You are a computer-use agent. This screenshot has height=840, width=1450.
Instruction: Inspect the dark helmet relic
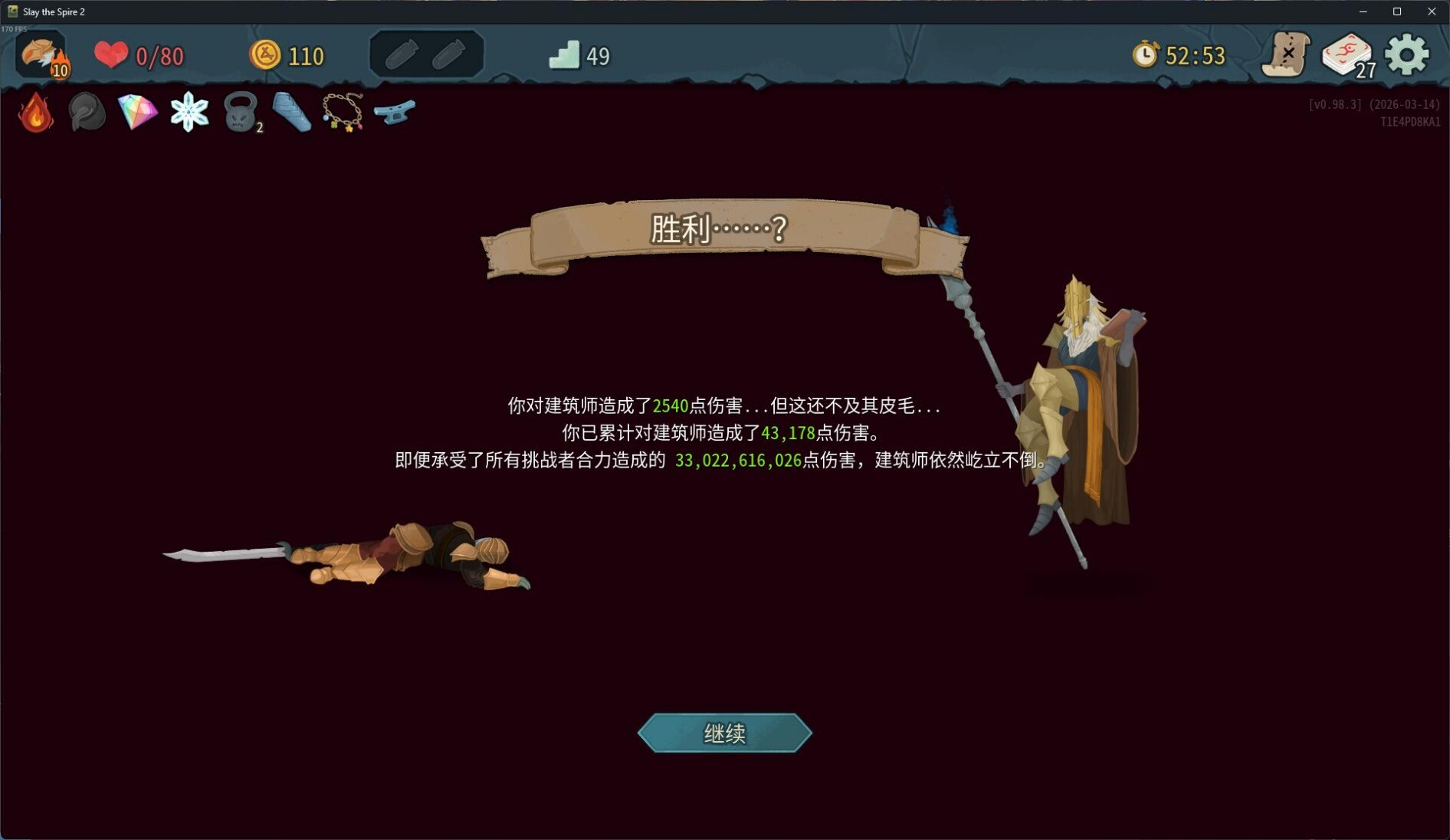point(87,113)
